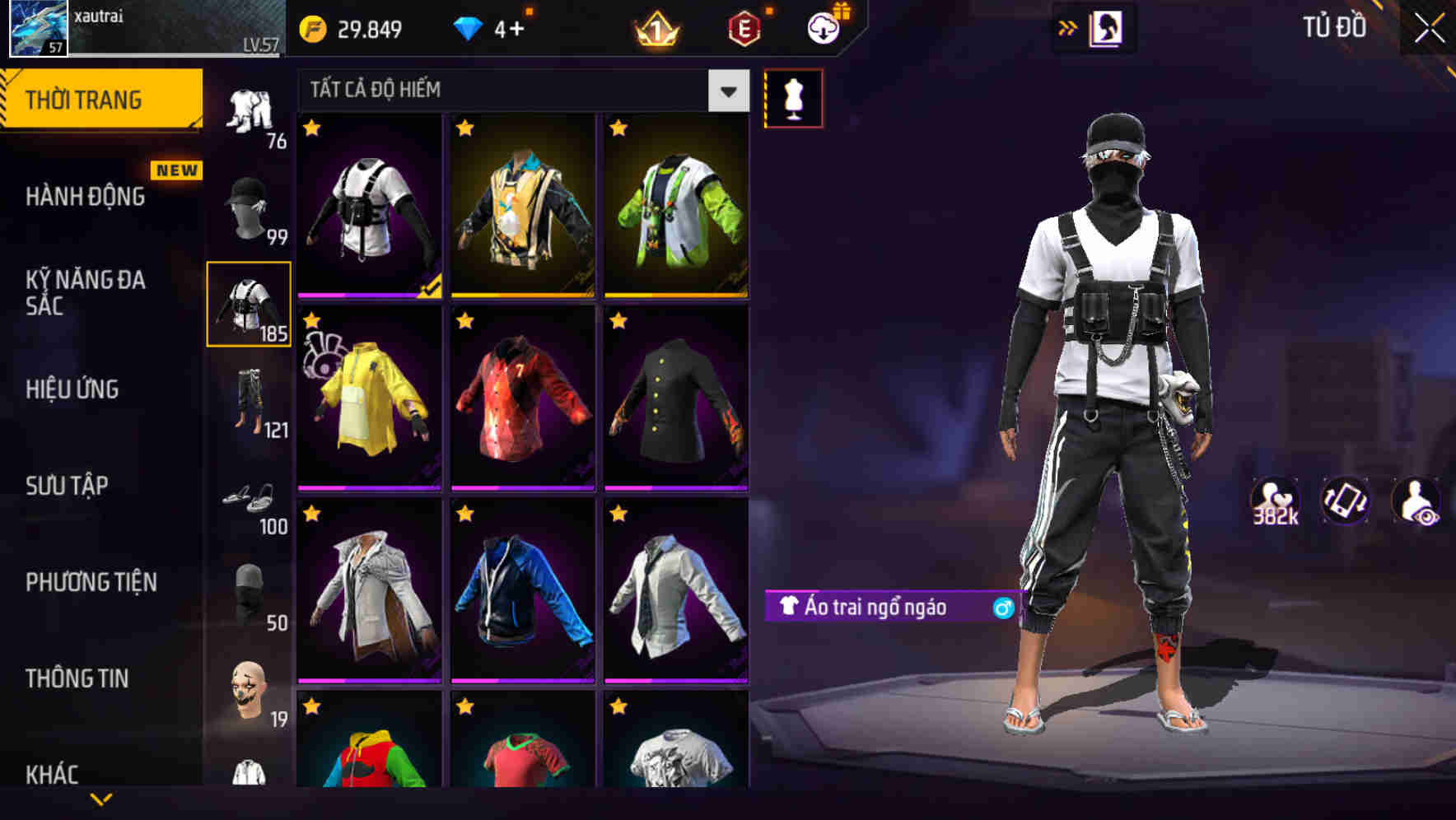Screen dimensions: 1456x820
Task: Collapse the panel using the double-arrow chevrons
Action: (x=1068, y=27)
